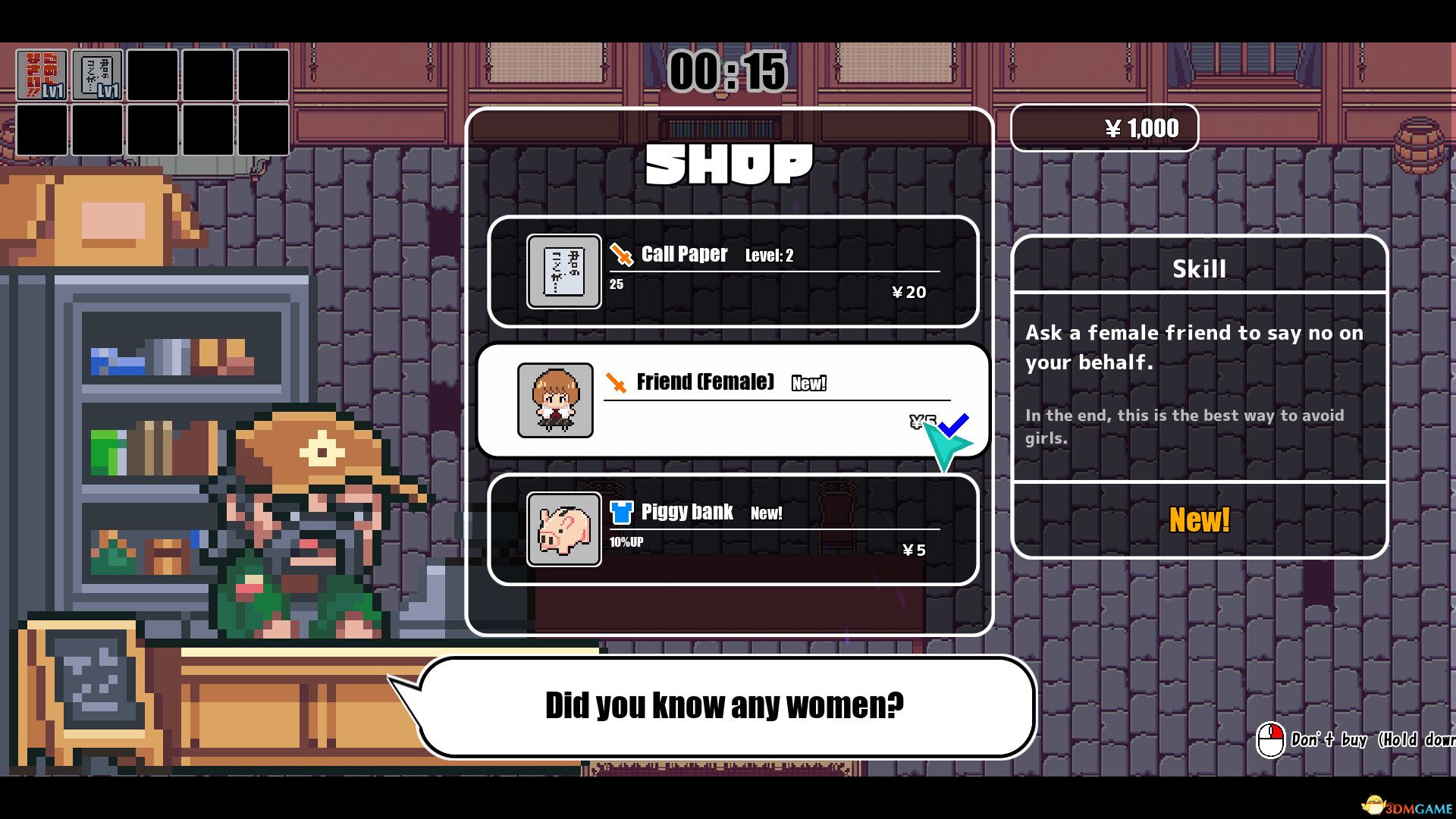The width and height of the screenshot is (1456, 819).
Task: Click the Don't buy option
Action: 1332,741
